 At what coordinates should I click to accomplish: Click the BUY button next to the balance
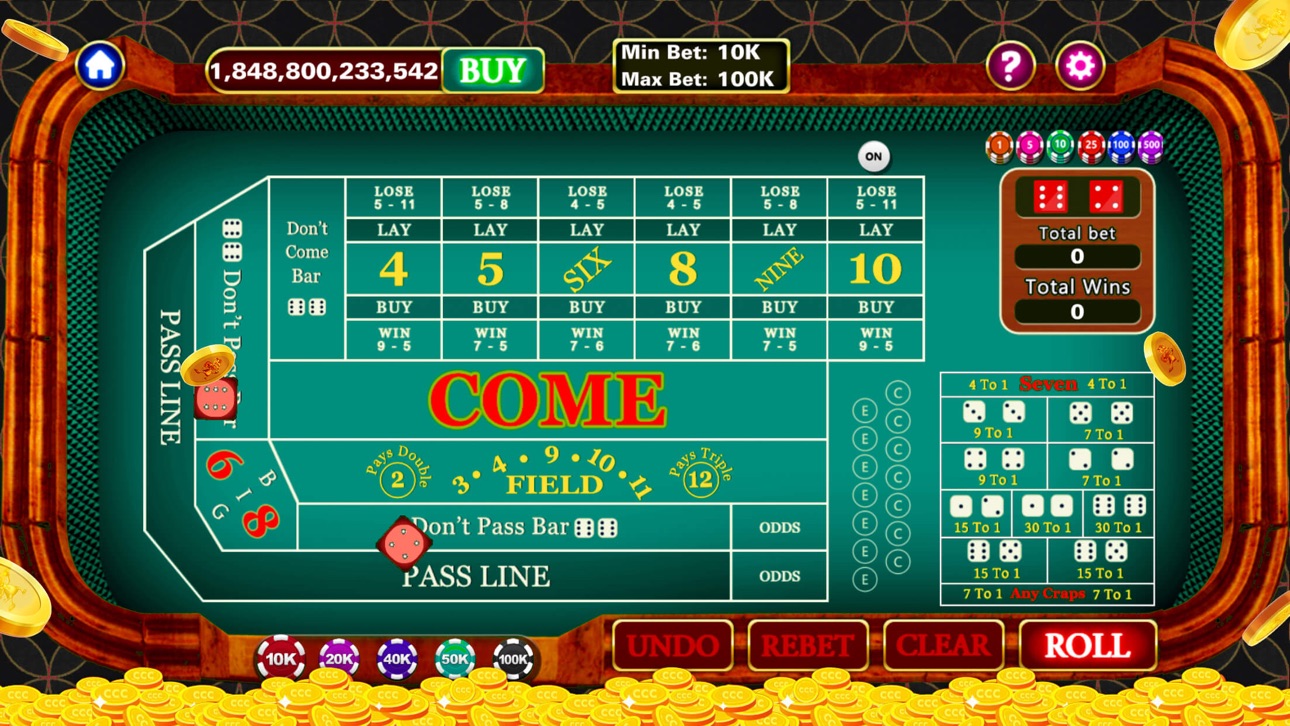493,70
